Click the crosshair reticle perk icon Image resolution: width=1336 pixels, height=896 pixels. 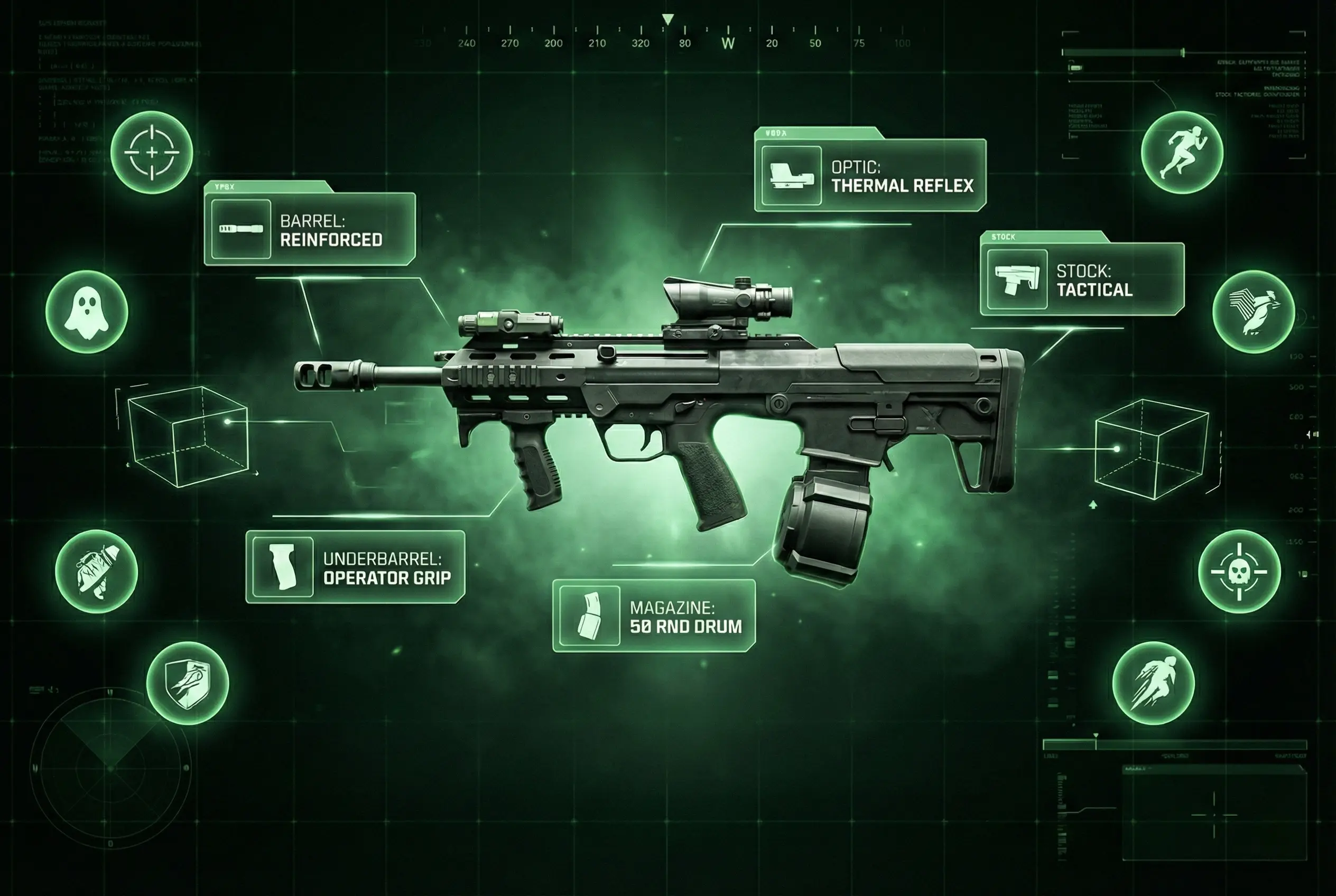pos(152,153)
